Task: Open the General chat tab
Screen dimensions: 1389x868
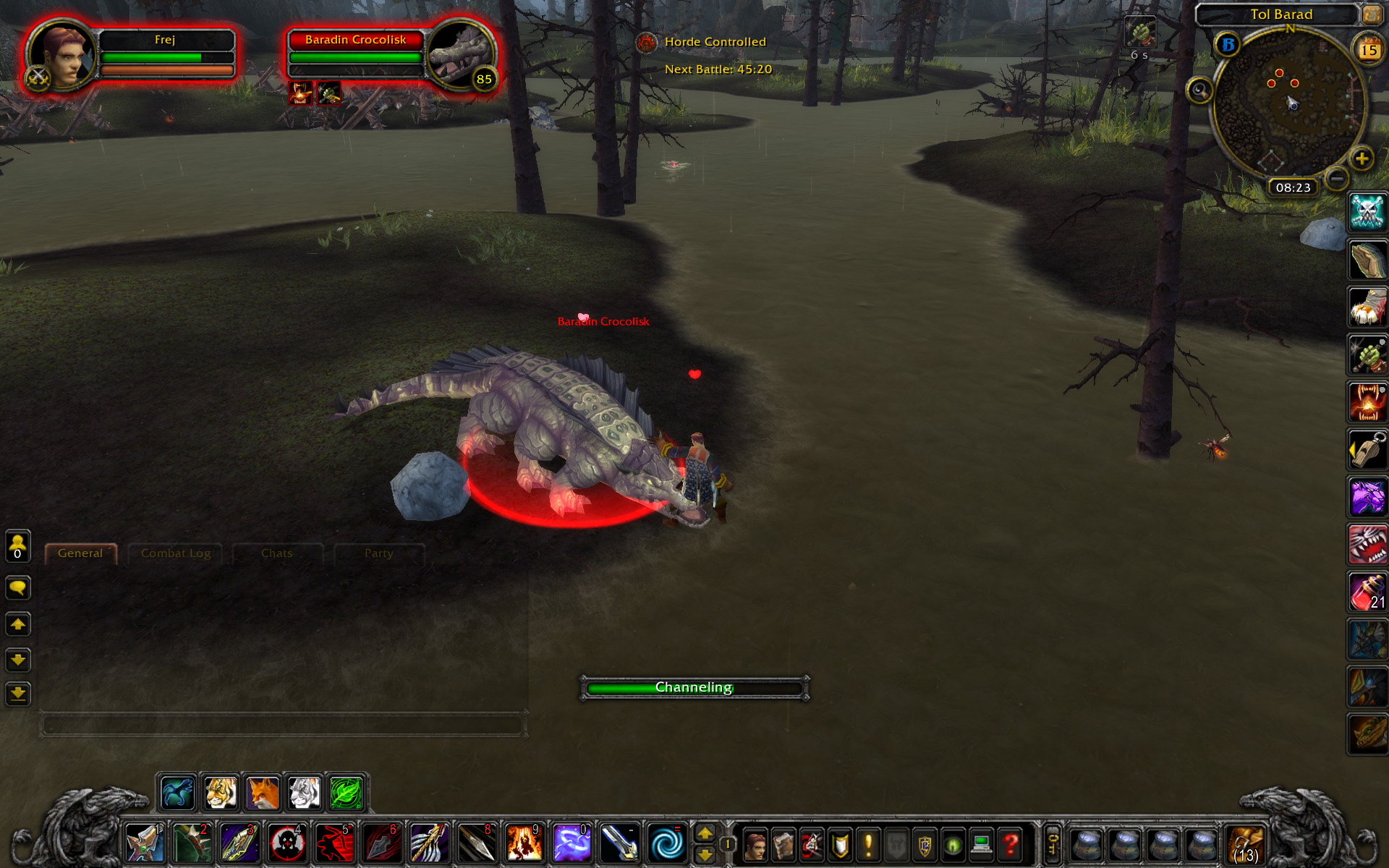Action: (x=80, y=553)
